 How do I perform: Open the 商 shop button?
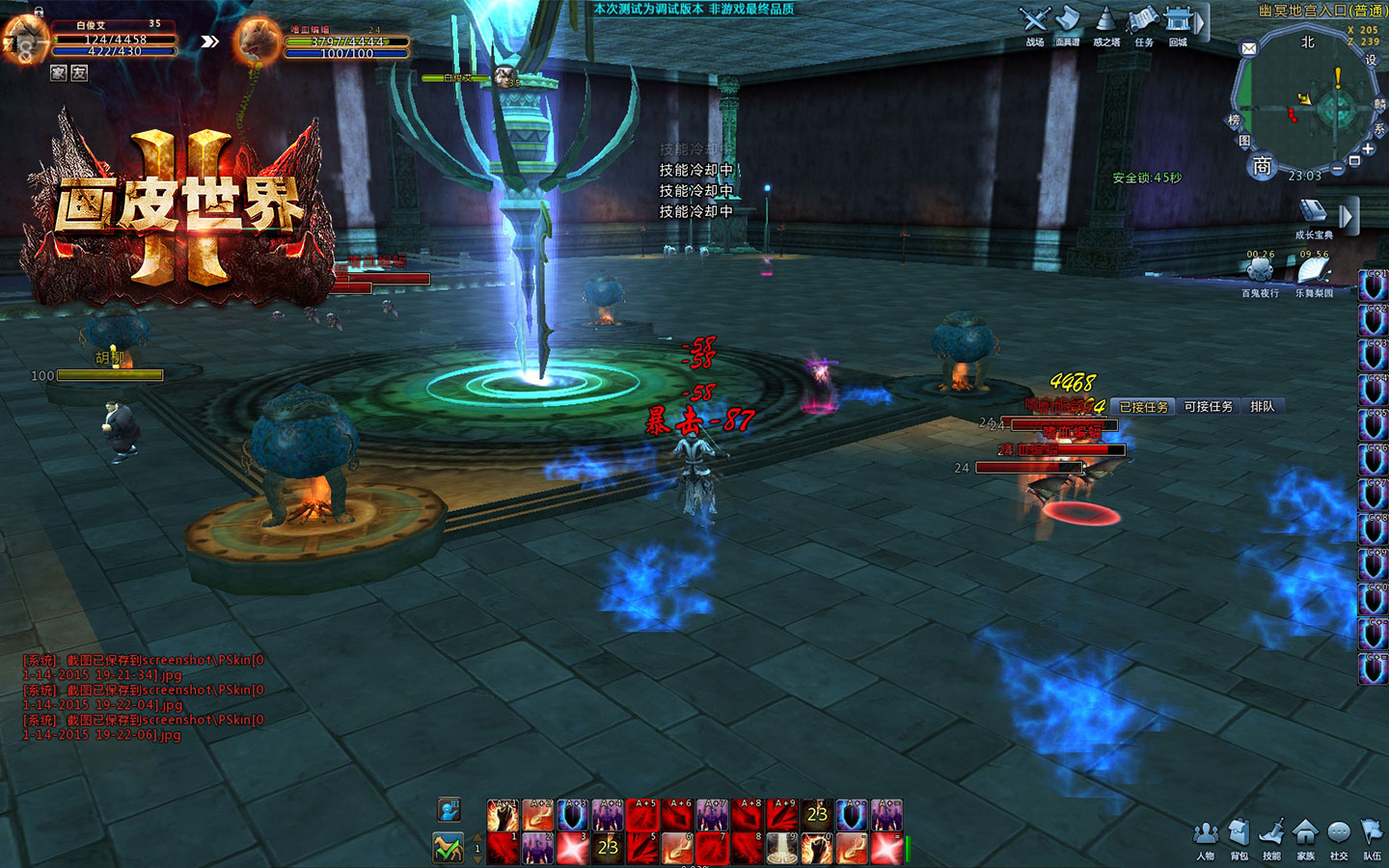point(1262,166)
